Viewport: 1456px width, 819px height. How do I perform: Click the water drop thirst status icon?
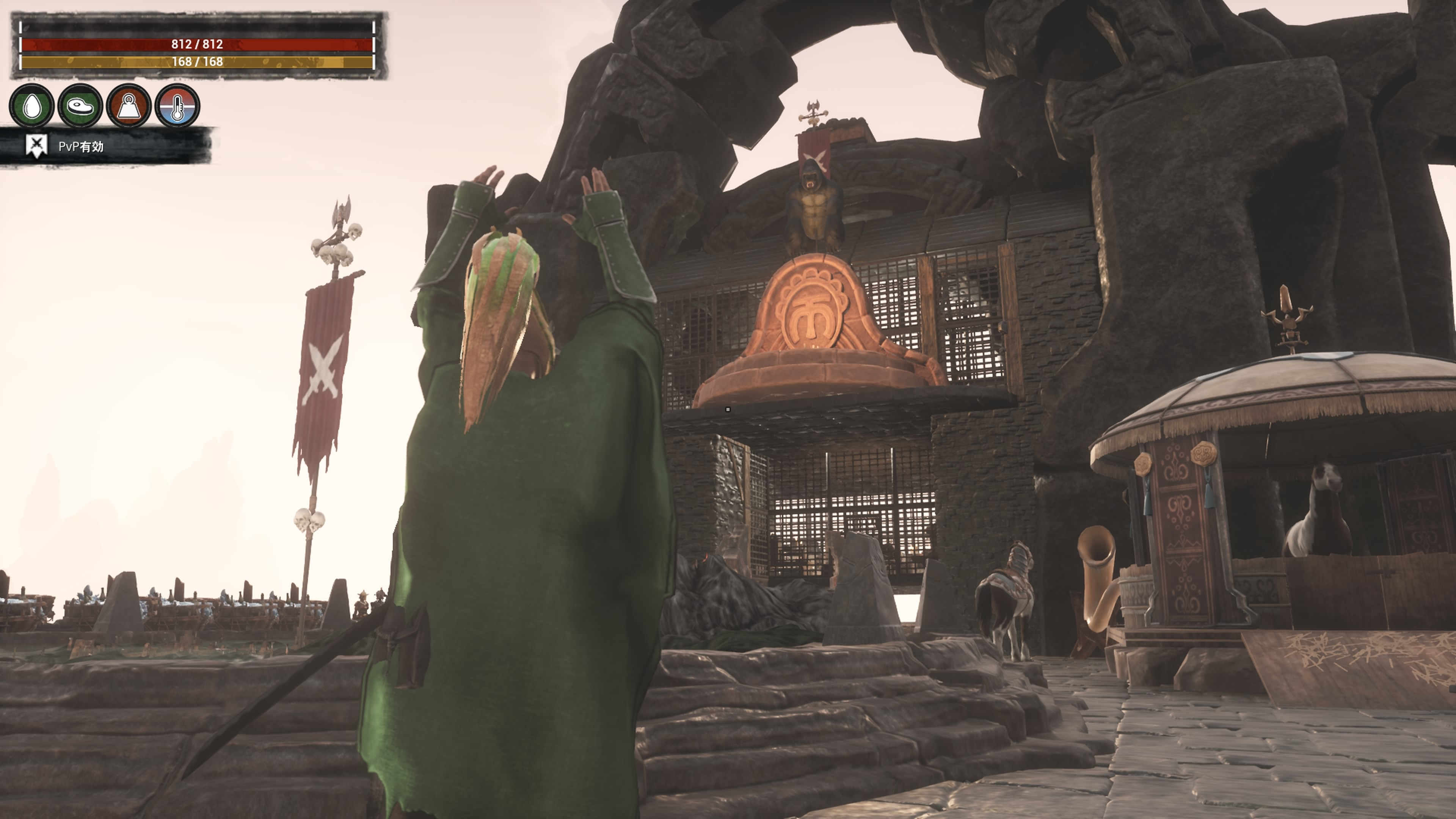coord(32,106)
